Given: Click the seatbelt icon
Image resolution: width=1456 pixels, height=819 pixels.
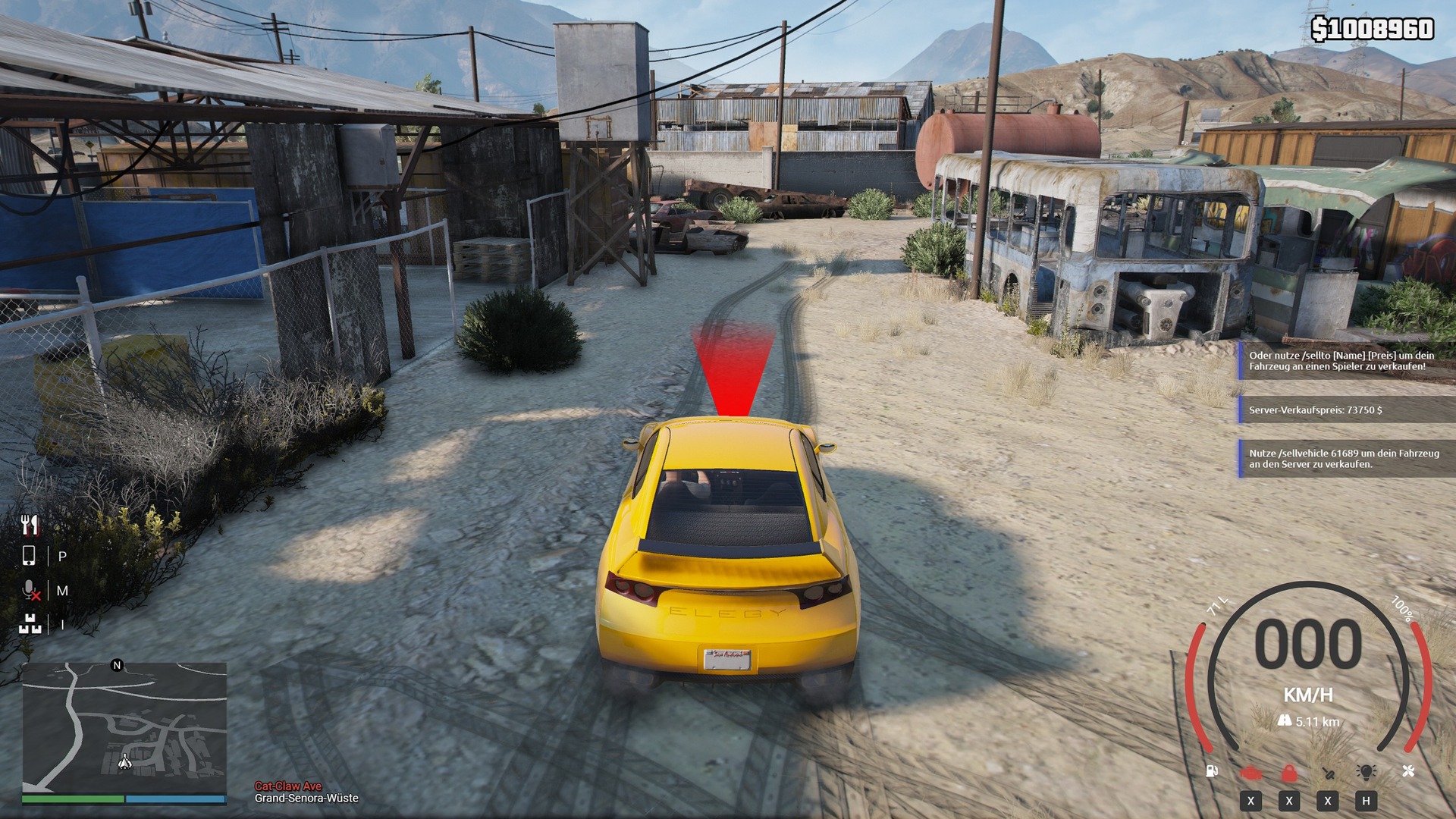Looking at the screenshot, I should [1328, 773].
